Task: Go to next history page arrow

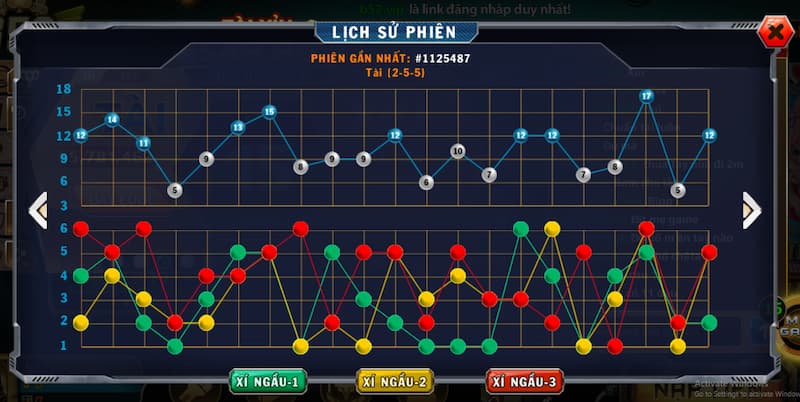Action: [x=752, y=210]
